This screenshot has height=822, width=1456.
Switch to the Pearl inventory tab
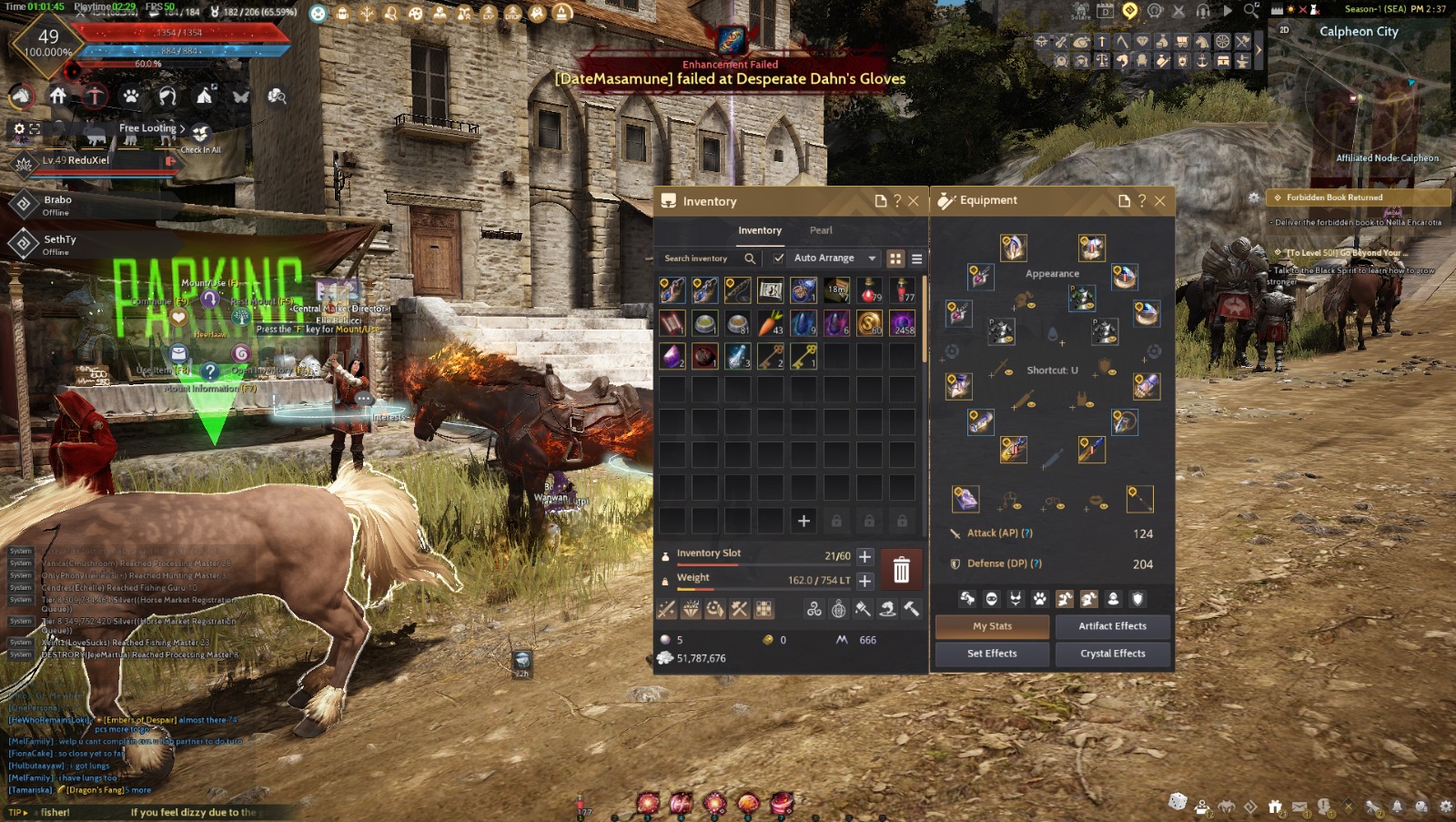tap(821, 230)
